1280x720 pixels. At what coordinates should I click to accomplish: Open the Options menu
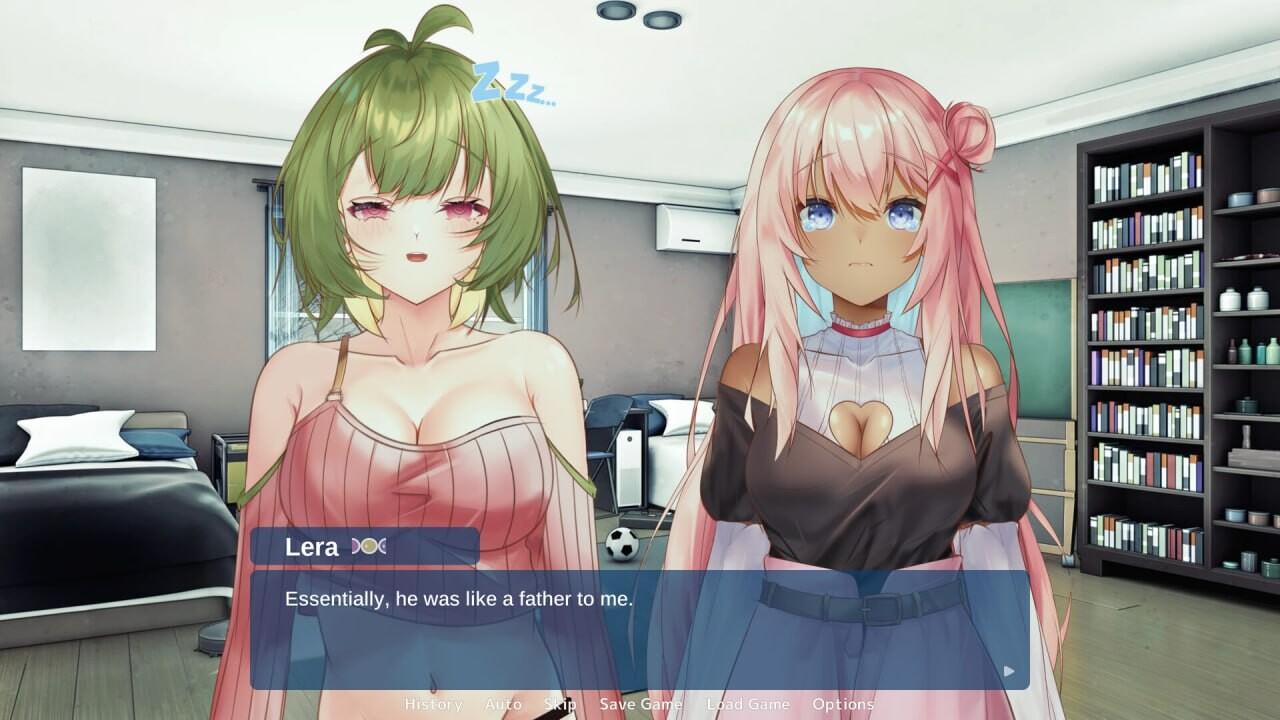[x=843, y=704]
